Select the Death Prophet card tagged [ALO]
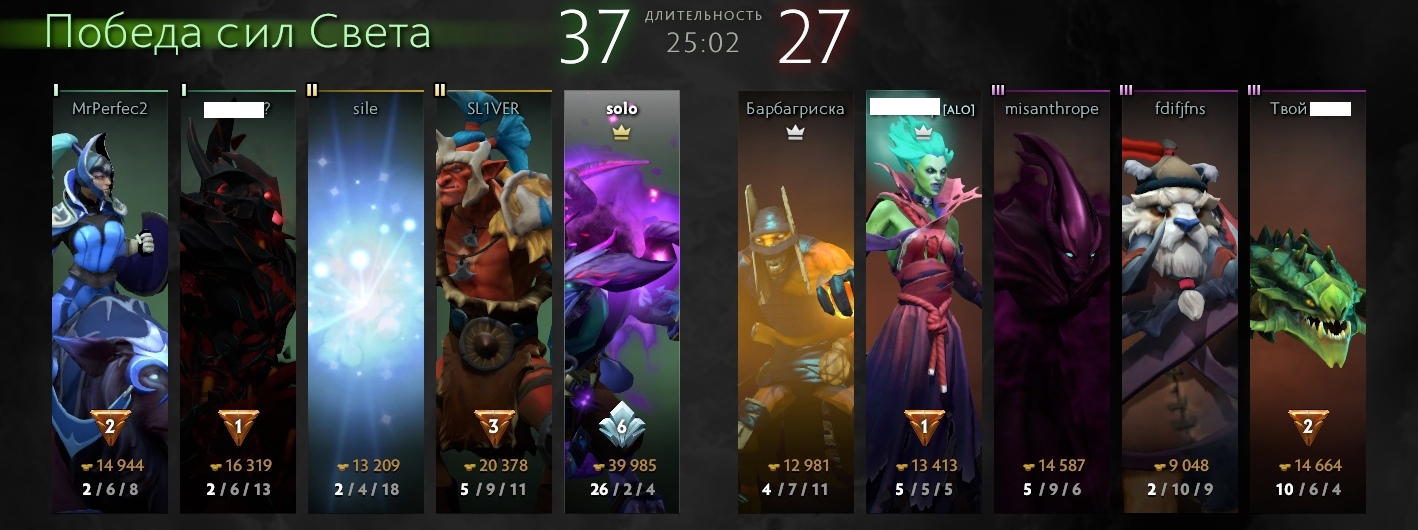 pos(924,300)
